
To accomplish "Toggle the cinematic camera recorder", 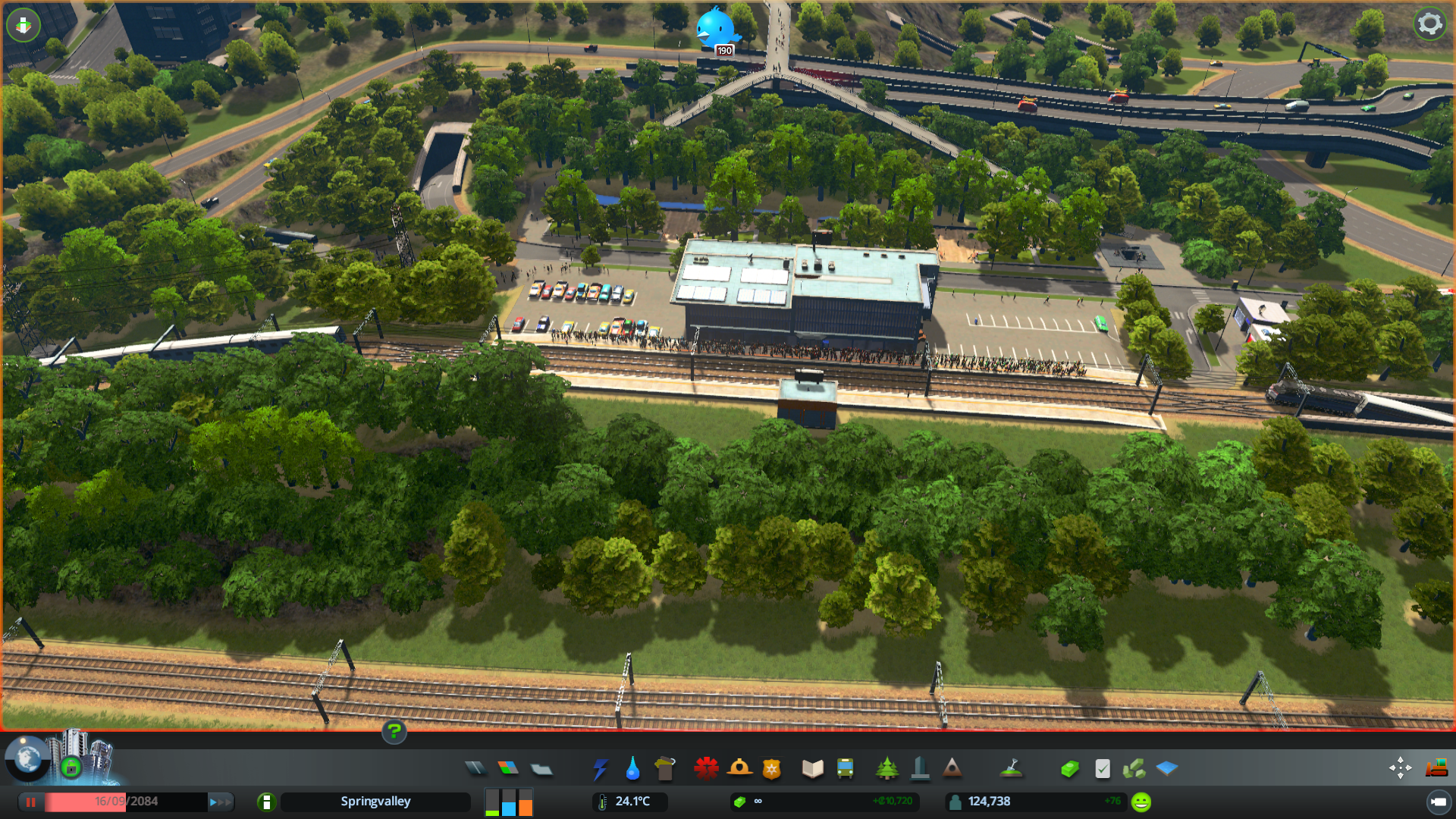I will click(1440, 802).
